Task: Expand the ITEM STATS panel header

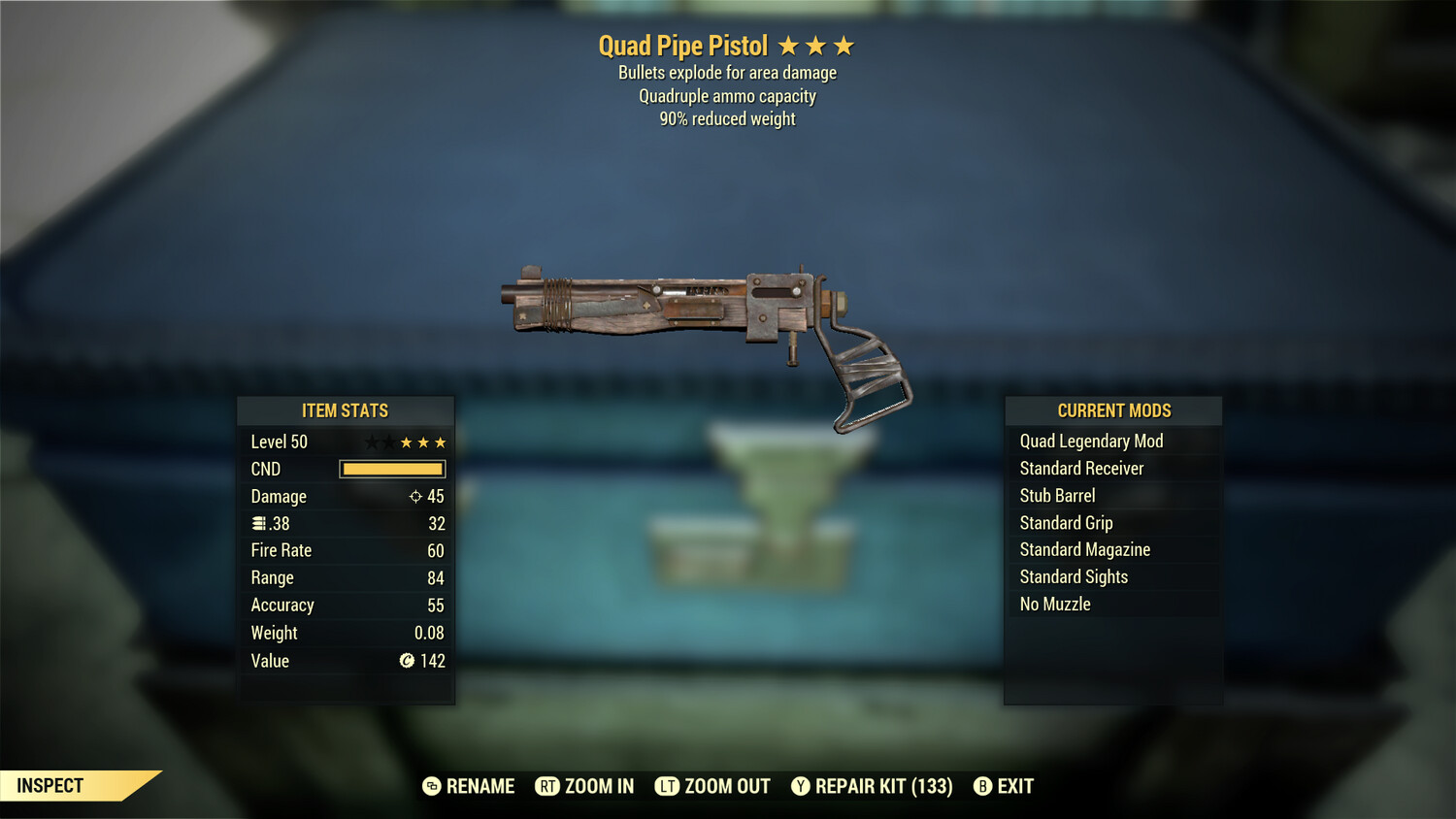Action: [346, 410]
